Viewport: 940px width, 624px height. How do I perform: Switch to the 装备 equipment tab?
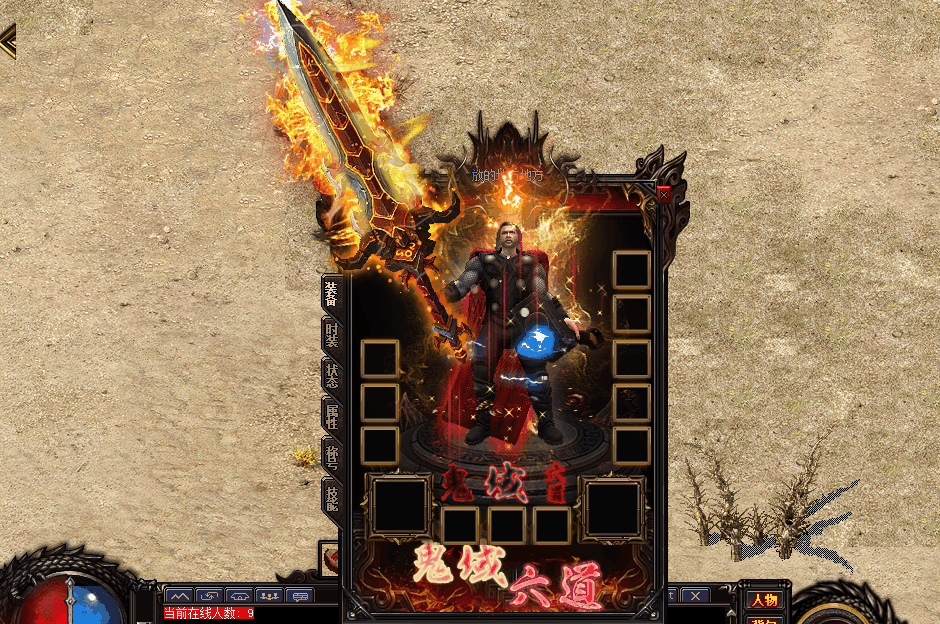tap(331, 293)
